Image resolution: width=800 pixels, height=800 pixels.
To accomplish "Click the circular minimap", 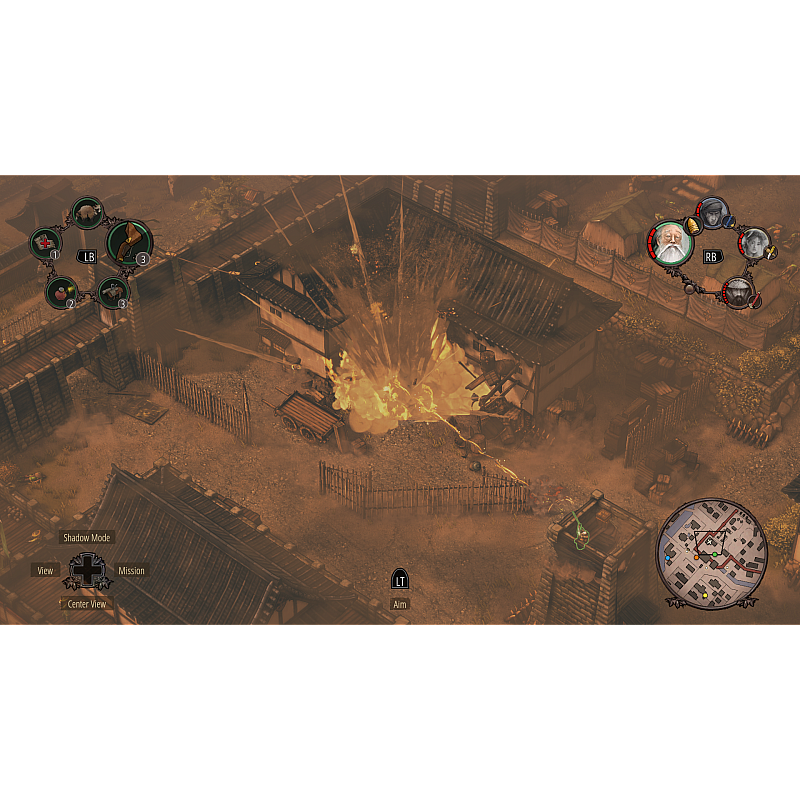I will [x=712, y=554].
